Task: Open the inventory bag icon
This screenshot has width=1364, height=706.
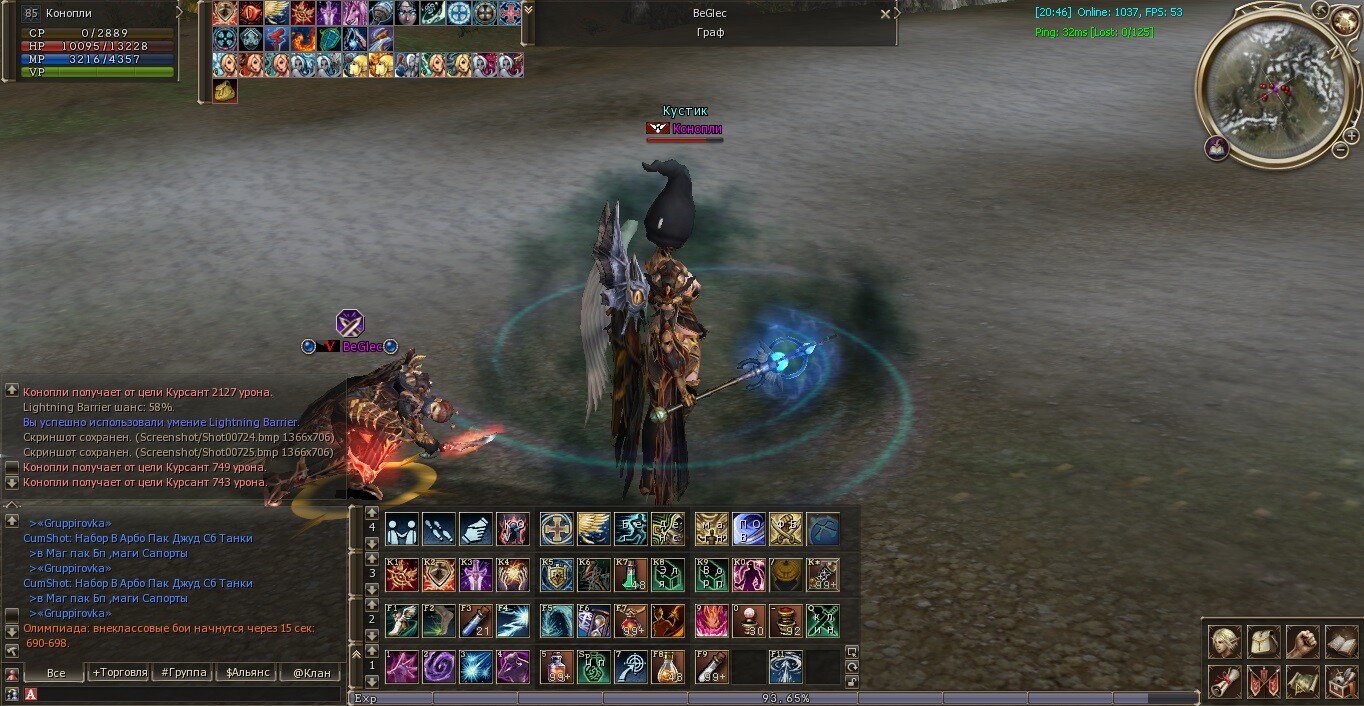Action: (1264, 642)
